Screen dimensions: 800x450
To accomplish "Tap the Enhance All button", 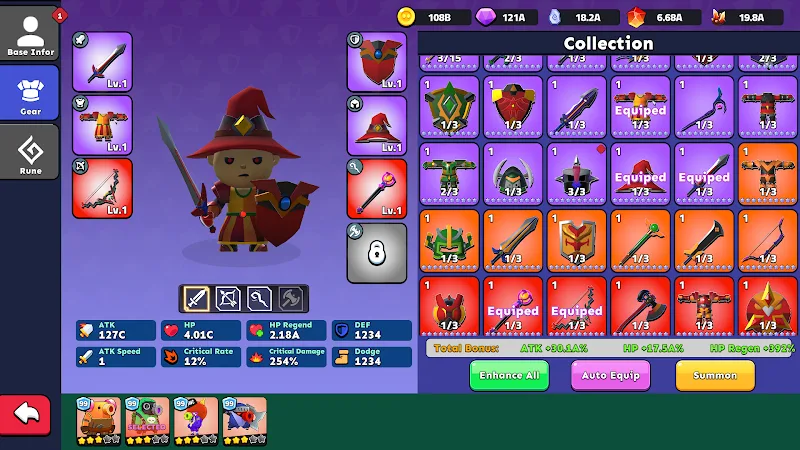I will (x=509, y=375).
